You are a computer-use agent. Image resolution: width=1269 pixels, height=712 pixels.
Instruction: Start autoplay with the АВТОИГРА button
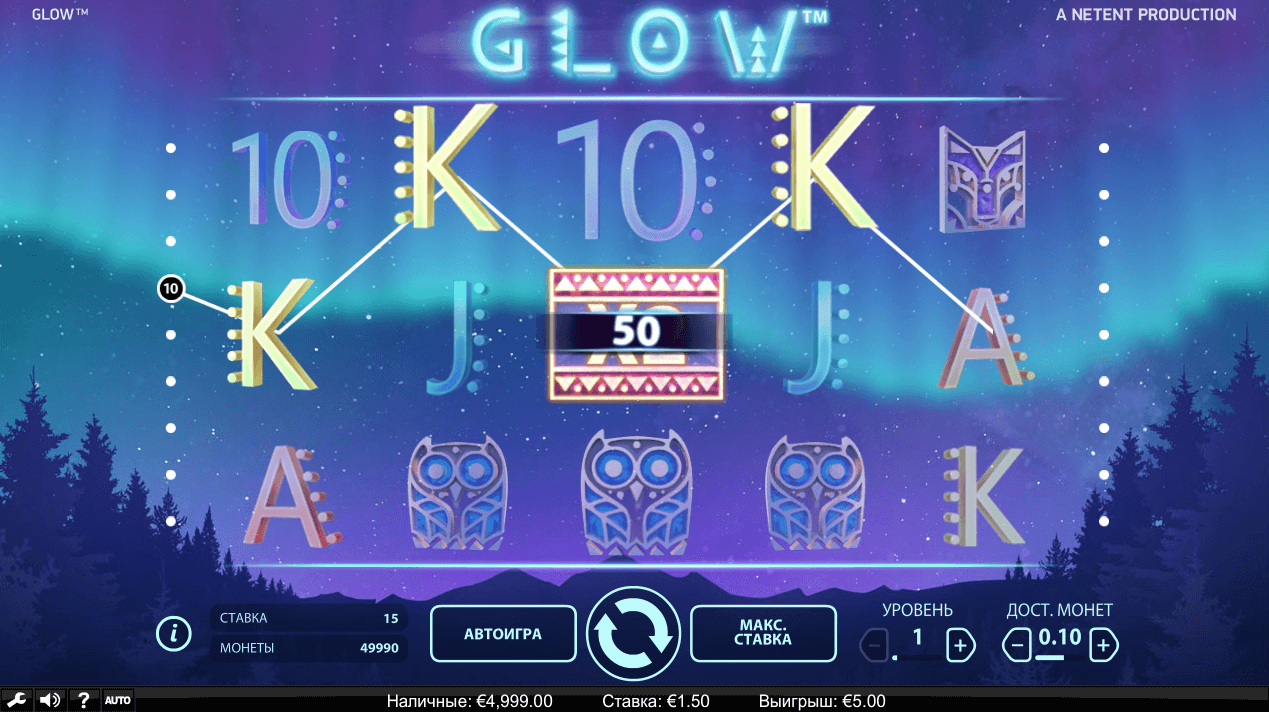[x=503, y=633]
